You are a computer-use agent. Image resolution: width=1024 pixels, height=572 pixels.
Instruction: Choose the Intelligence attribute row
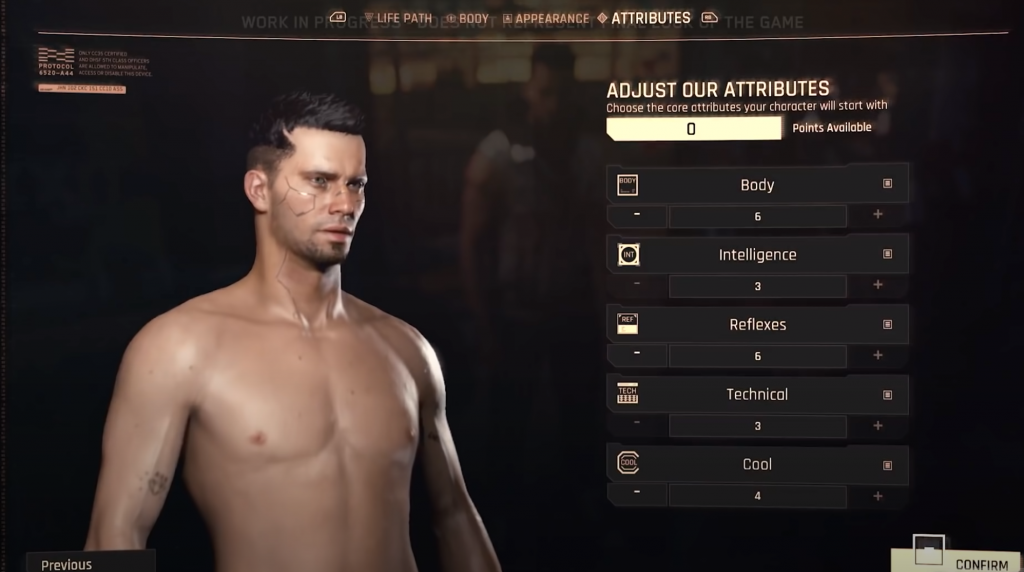tap(757, 254)
